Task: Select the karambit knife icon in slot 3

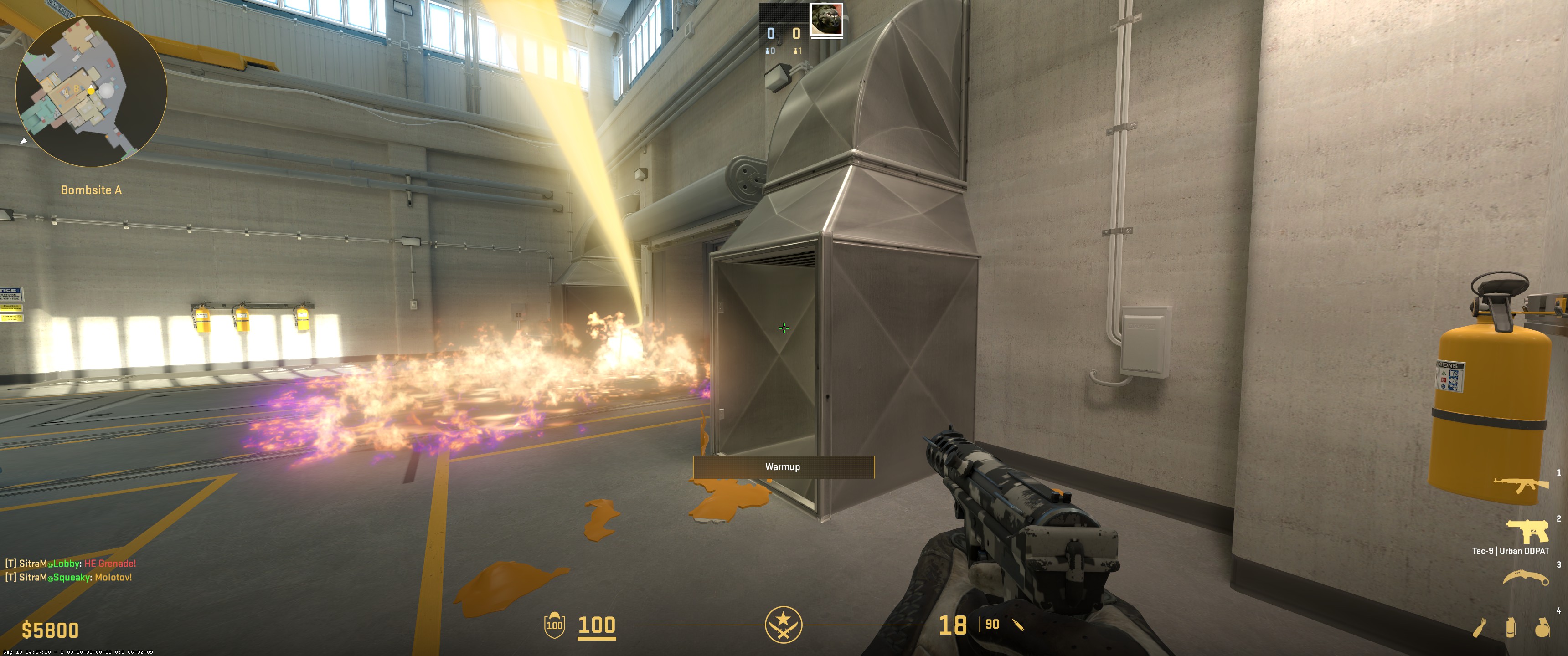Action: click(1527, 577)
